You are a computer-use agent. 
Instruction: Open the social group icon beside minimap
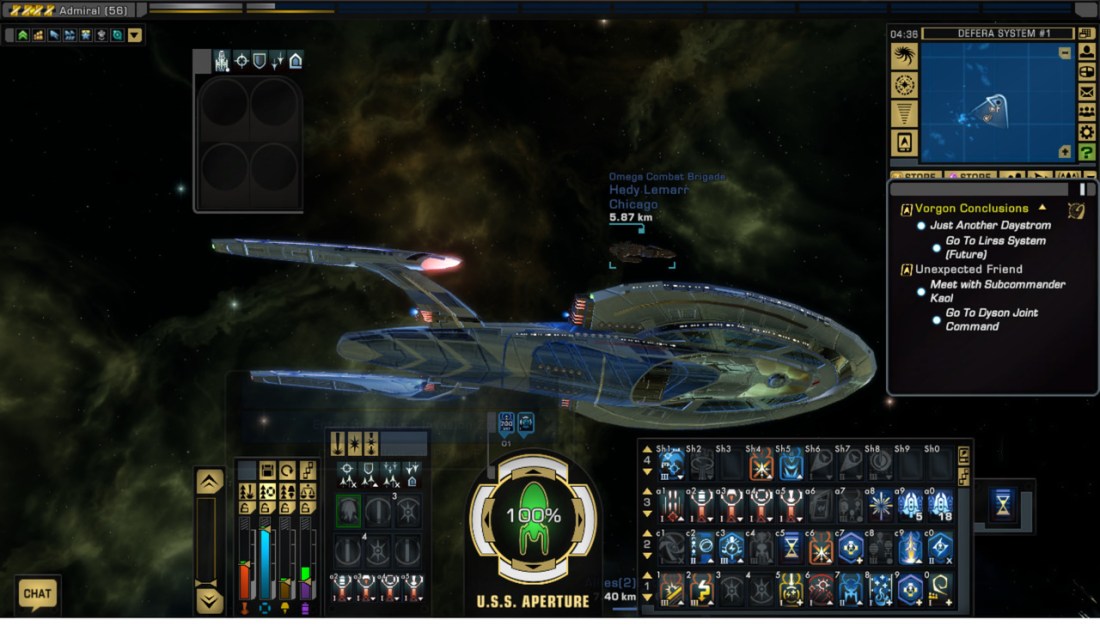pos(1087,112)
